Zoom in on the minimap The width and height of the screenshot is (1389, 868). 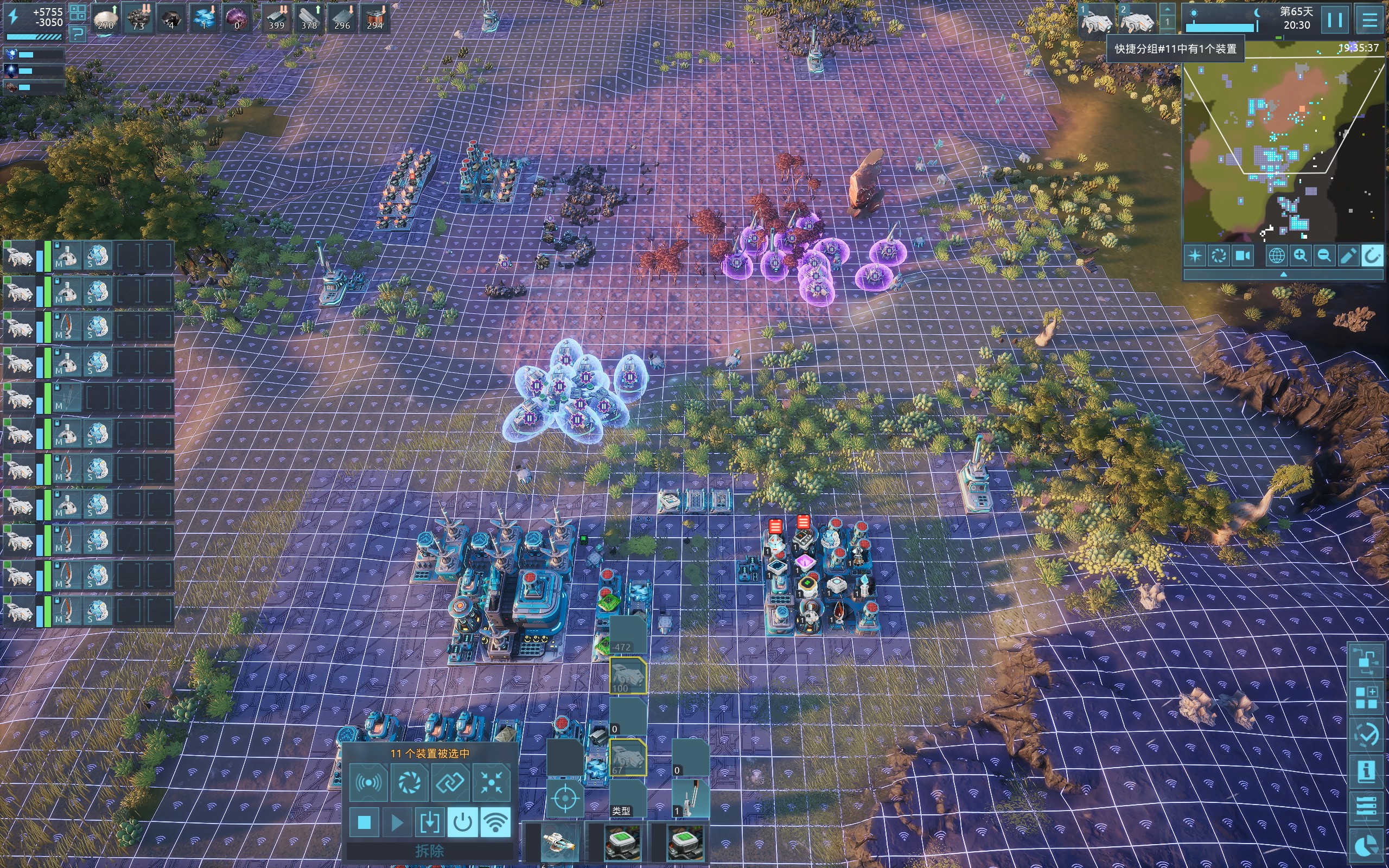coord(1300,256)
